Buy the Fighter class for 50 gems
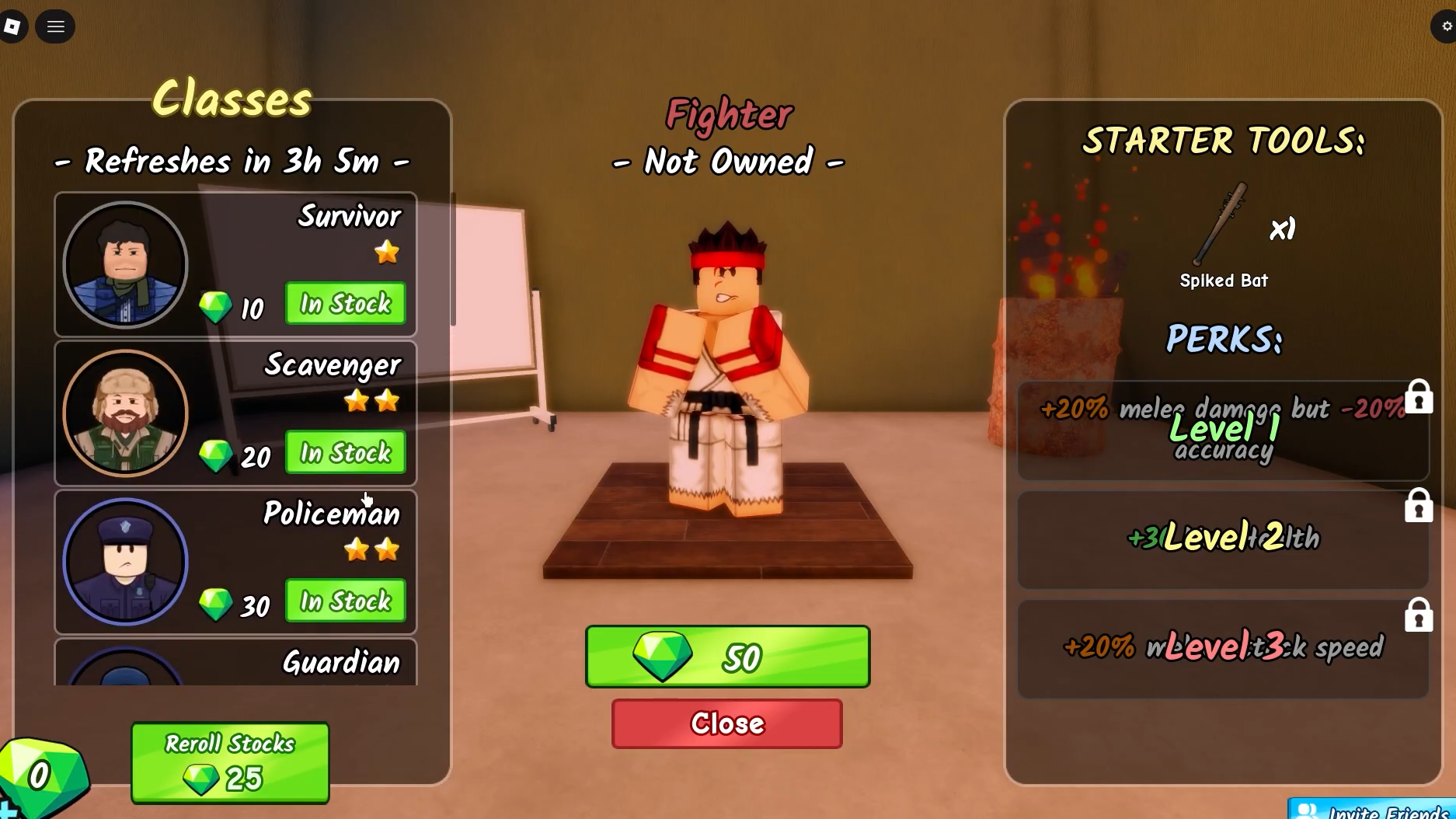Image resolution: width=1456 pixels, height=819 pixels. pos(727,657)
